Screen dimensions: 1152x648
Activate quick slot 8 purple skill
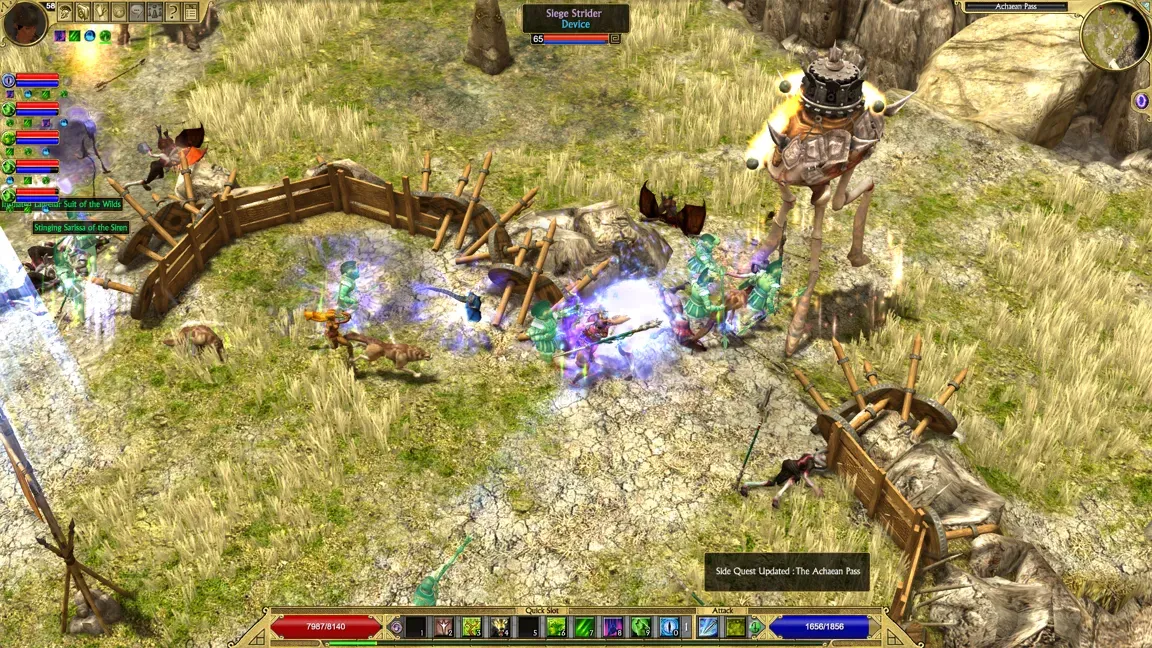612,627
